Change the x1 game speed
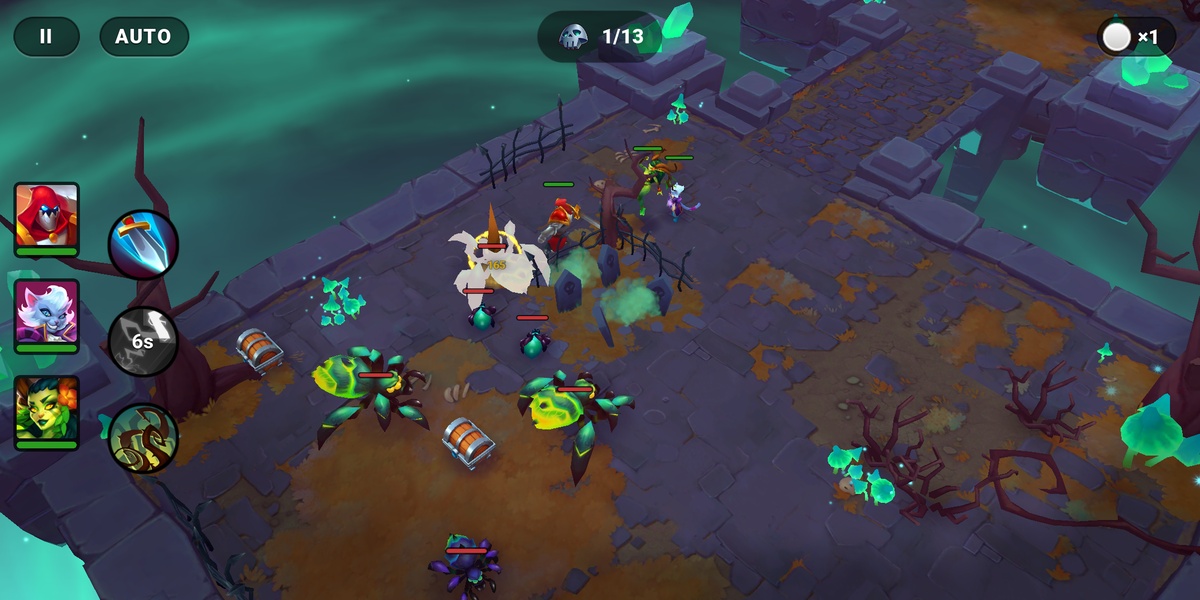The height and width of the screenshot is (600, 1200). [1135, 38]
